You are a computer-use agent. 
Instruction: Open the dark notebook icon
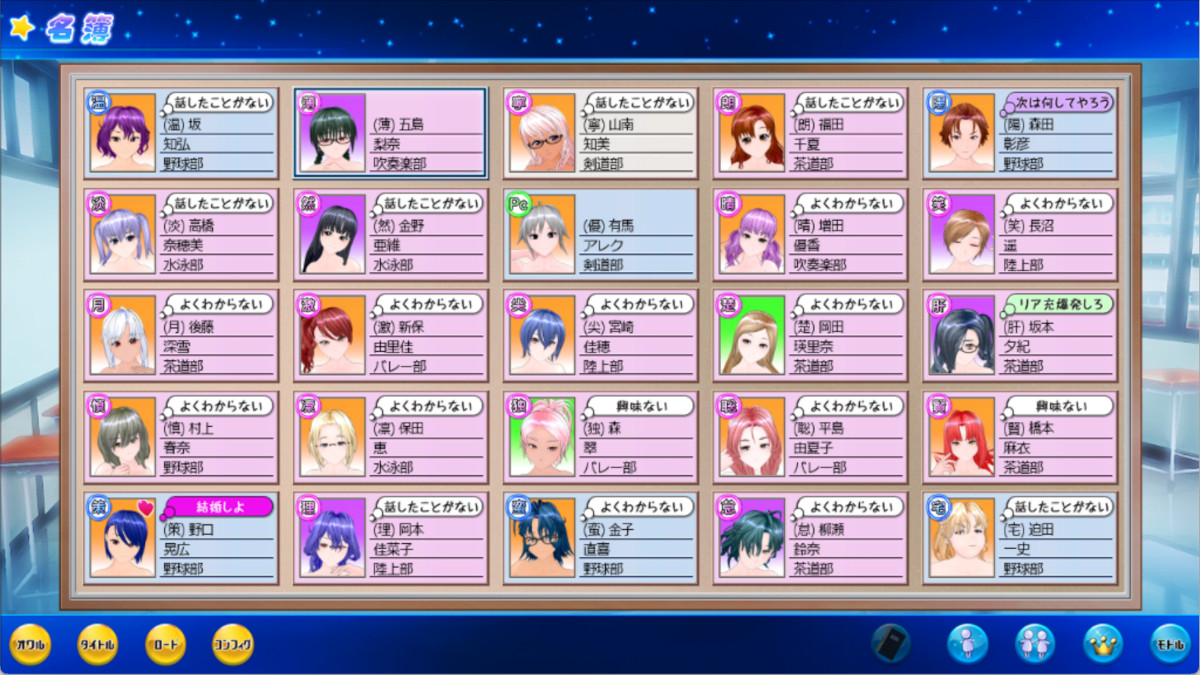tap(890, 643)
